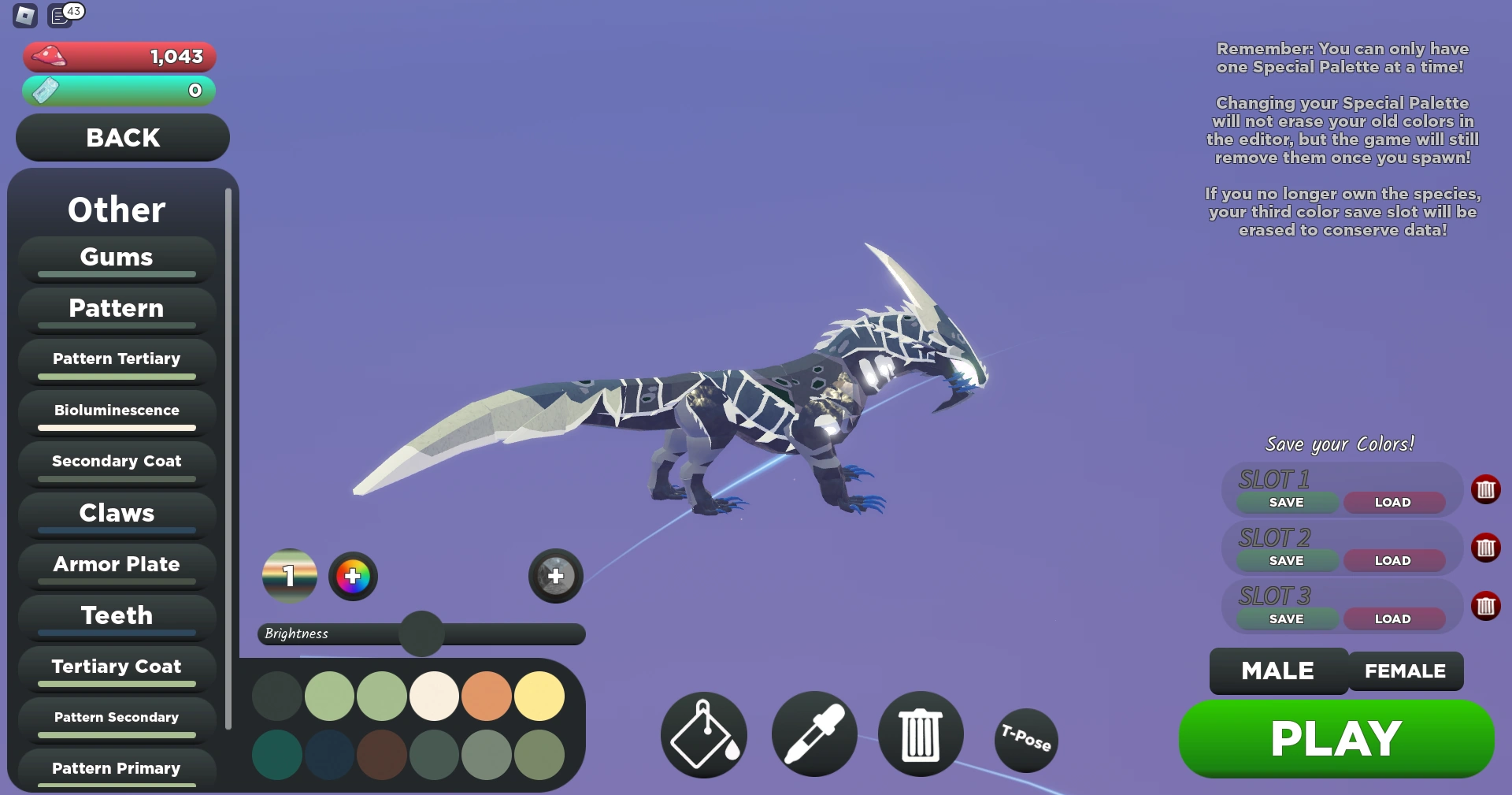Open the Pattern color category

(116, 308)
